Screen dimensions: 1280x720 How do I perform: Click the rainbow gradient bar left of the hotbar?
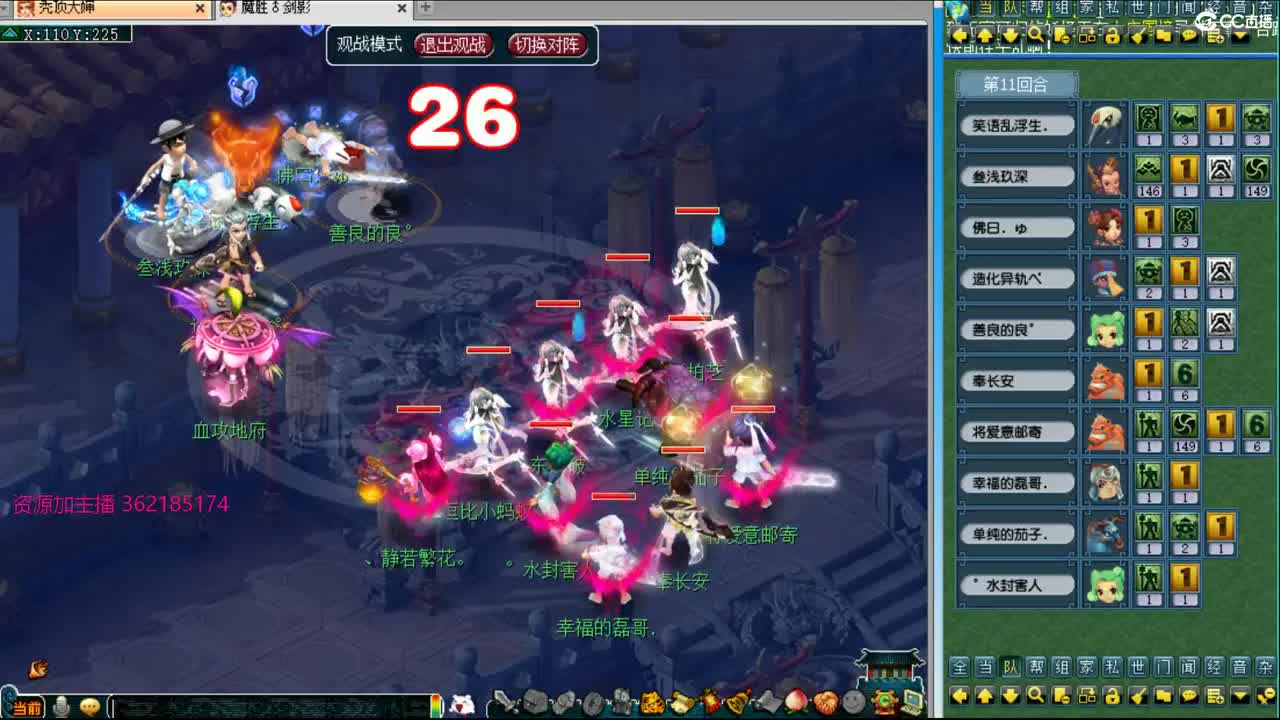click(437, 706)
